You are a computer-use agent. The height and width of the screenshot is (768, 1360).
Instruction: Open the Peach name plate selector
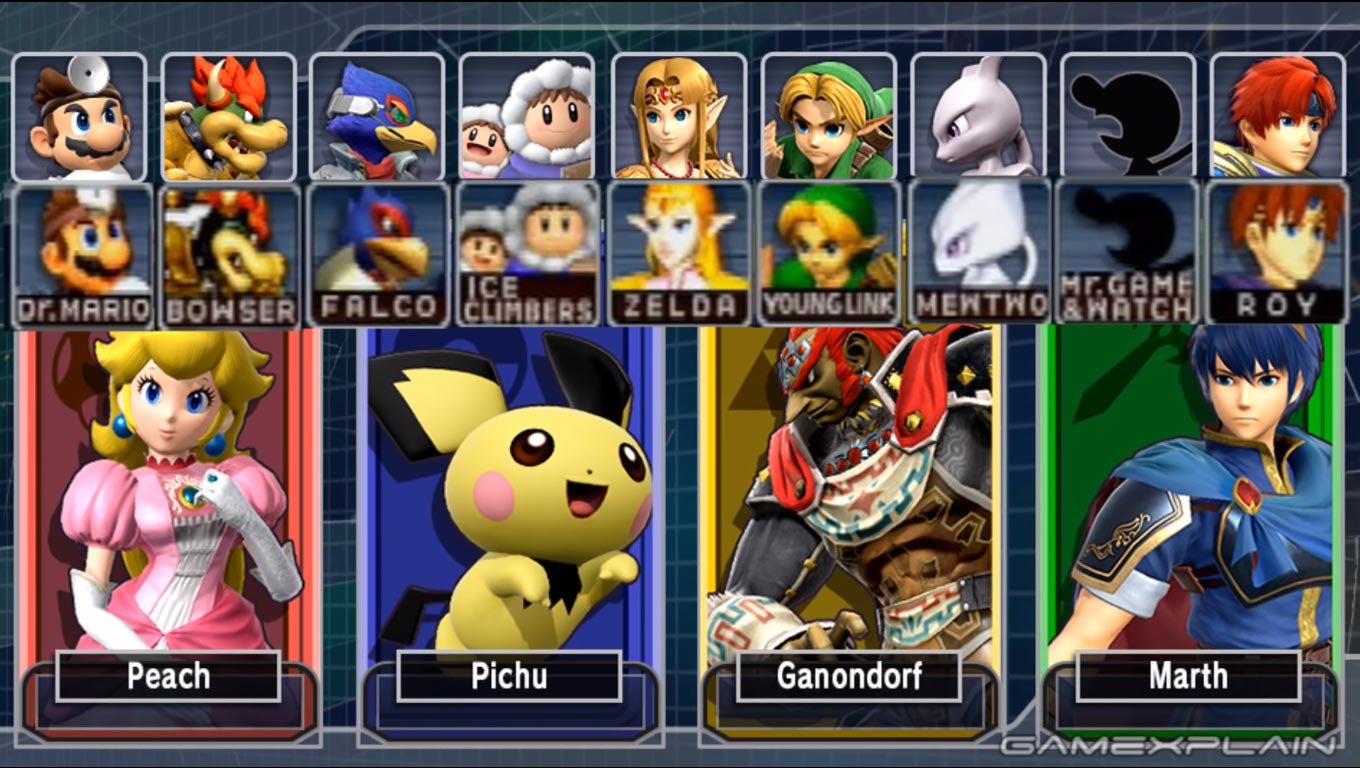167,677
